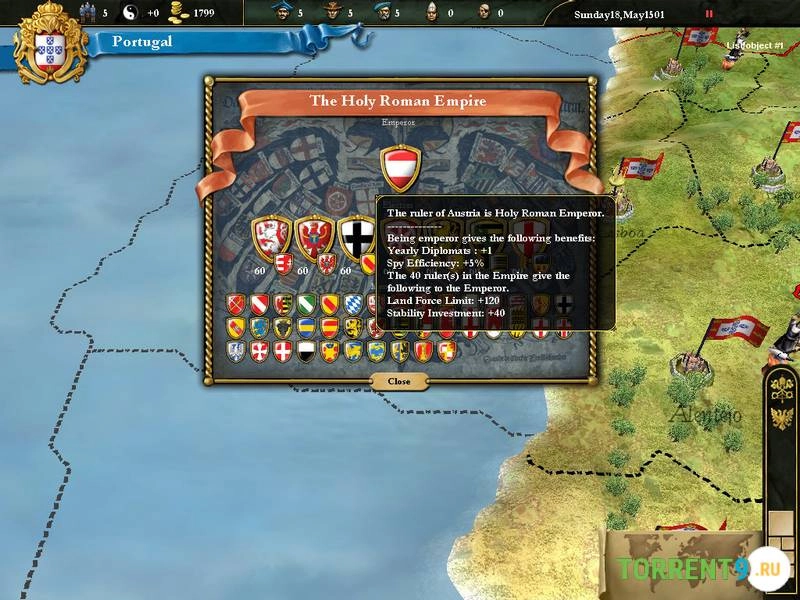800x600 pixels.
Task: Select the black-and-white halved member shield
Action: [x=306, y=350]
